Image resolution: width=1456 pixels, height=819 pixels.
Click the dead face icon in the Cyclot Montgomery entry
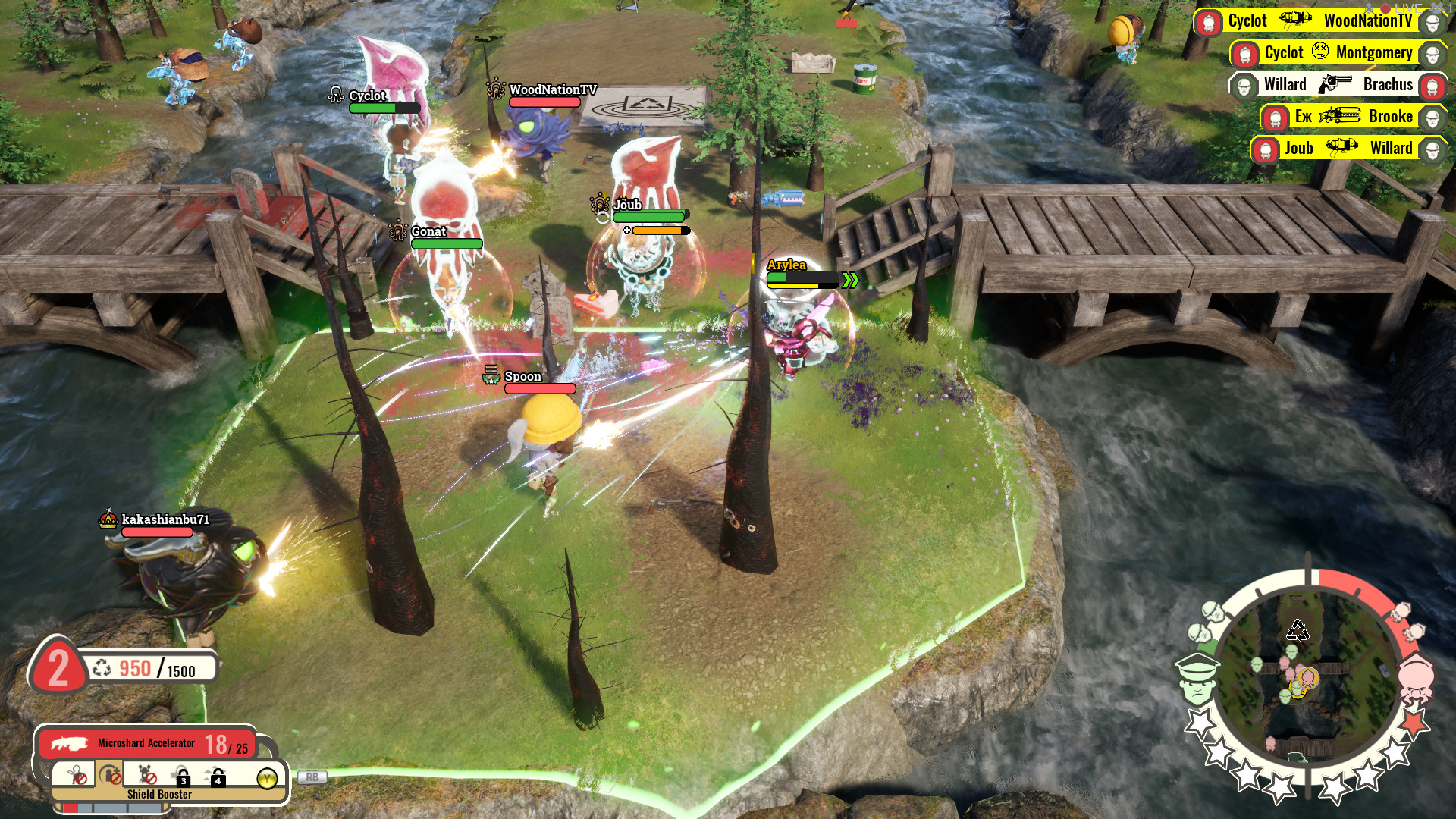(x=1320, y=51)
